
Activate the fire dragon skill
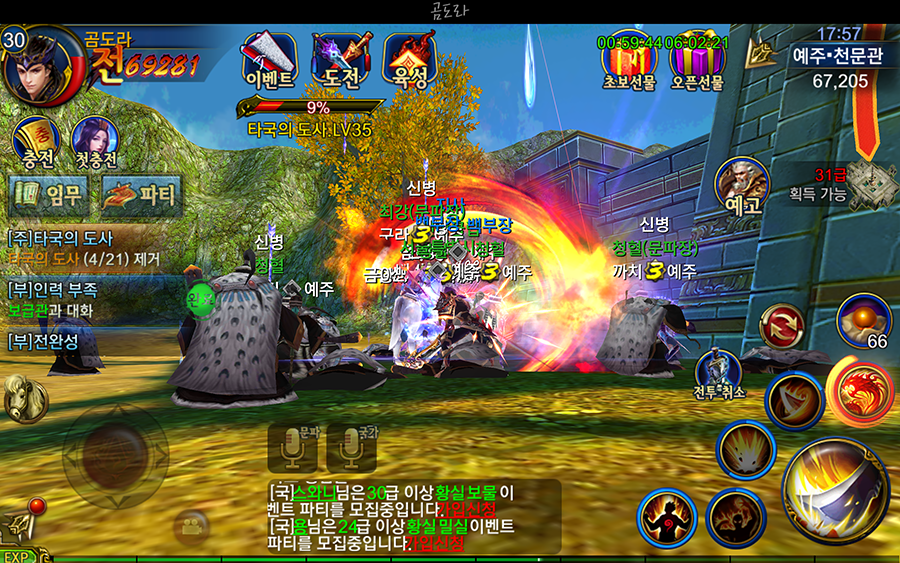pos(860,392)
